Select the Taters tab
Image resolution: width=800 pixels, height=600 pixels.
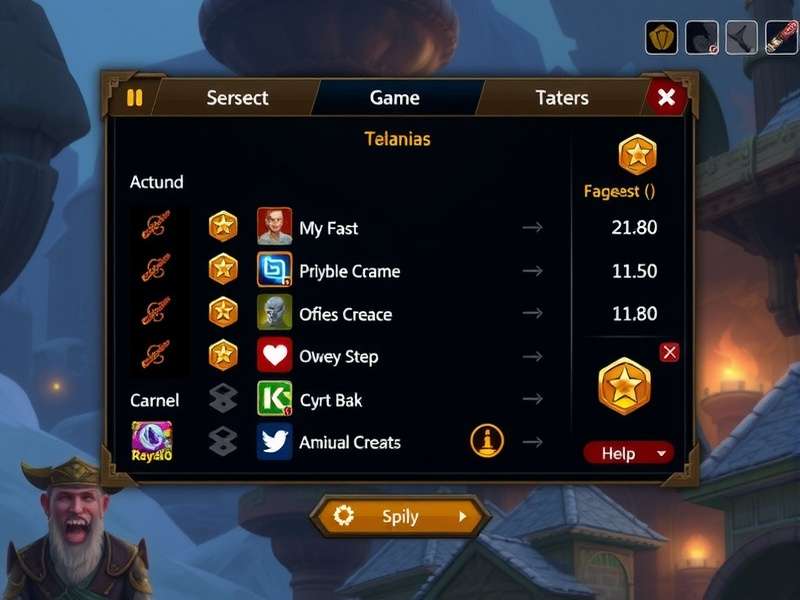click(x=561, y=98)
